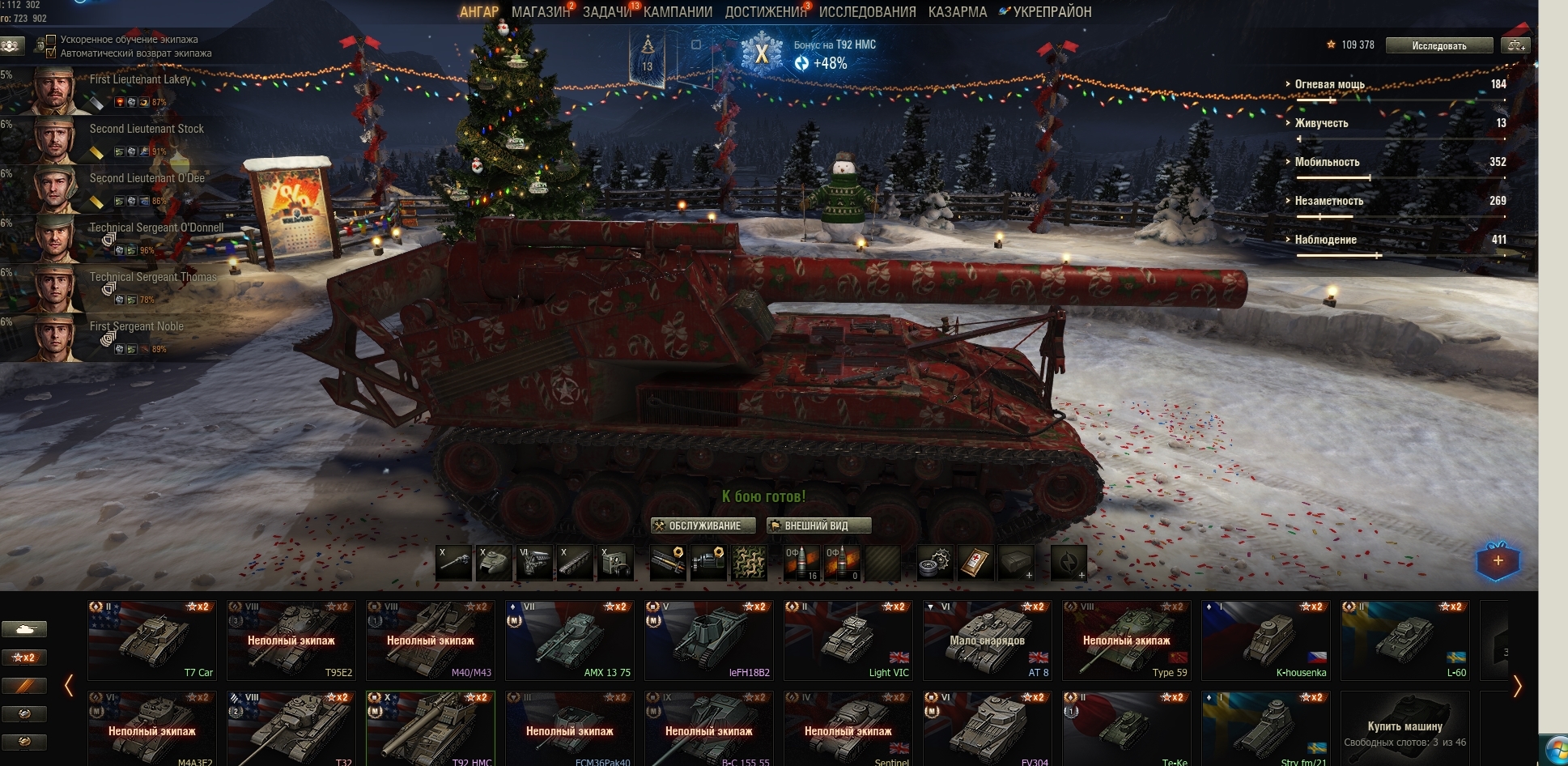Open the ОБСЛУЖИВАНИЕ service menu
Screen dimensions: 1568x766
703,526
